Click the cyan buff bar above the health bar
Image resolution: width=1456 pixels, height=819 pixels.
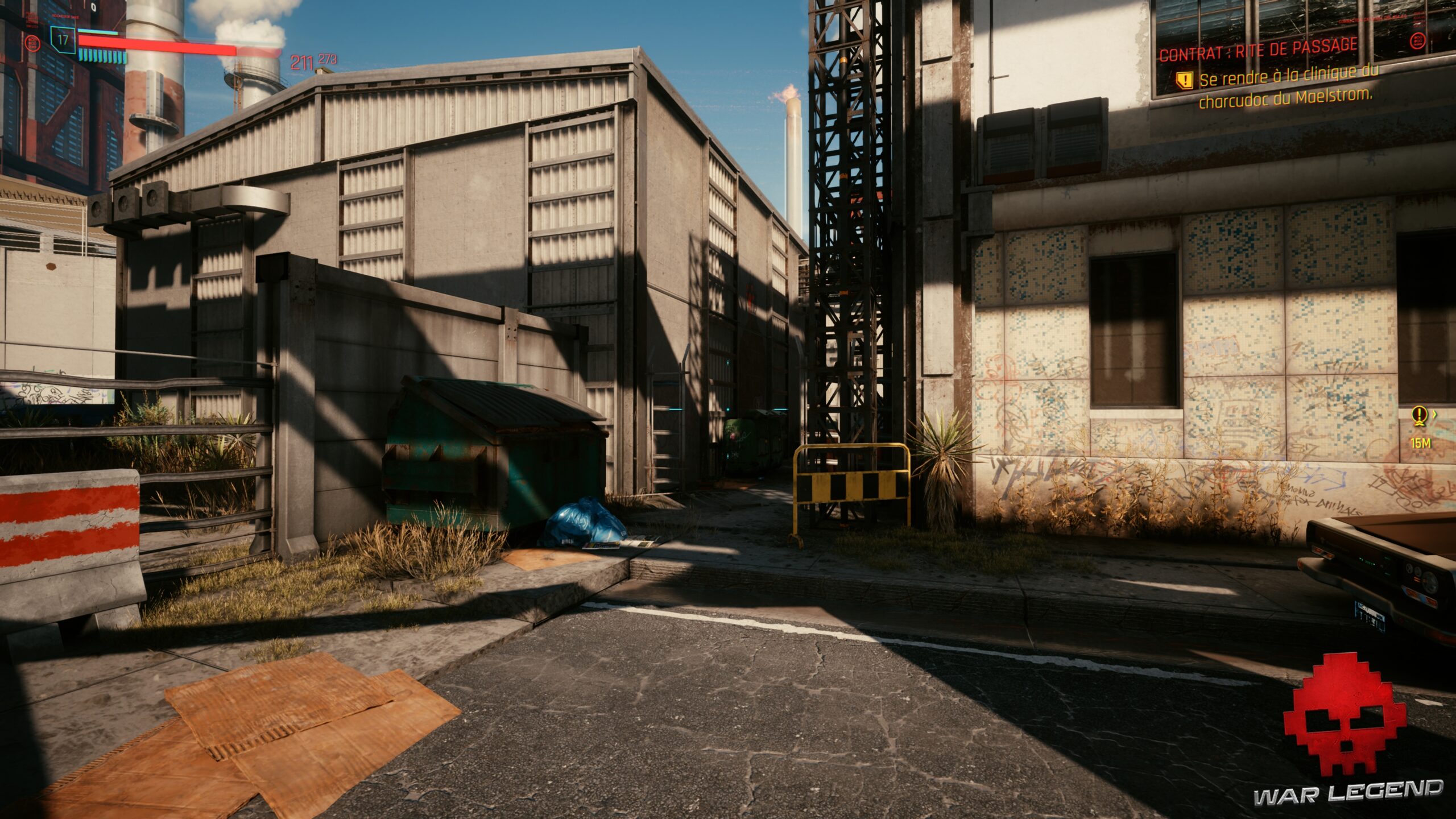98,32
